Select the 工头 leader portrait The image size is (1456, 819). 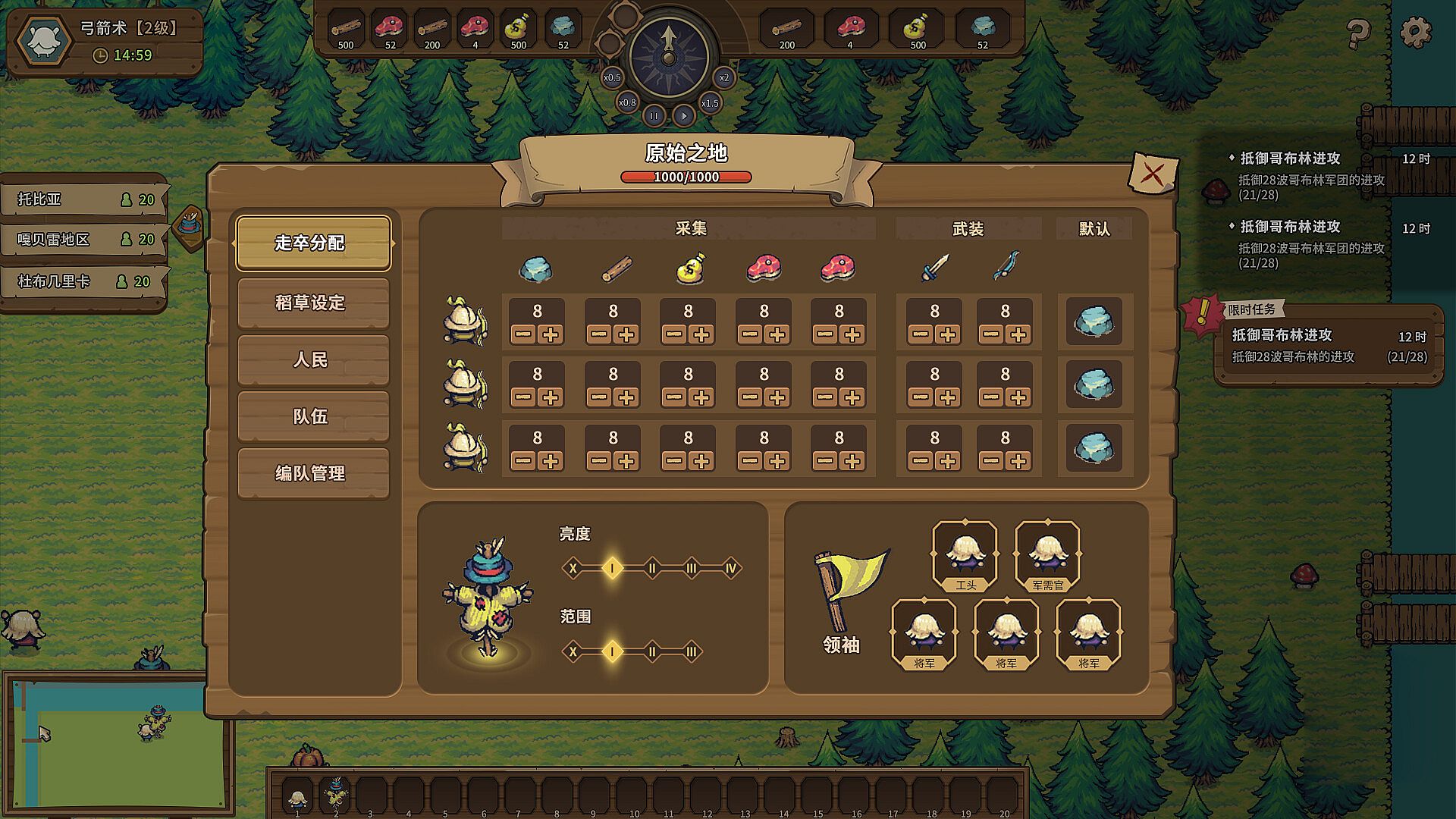pos(965,554)
